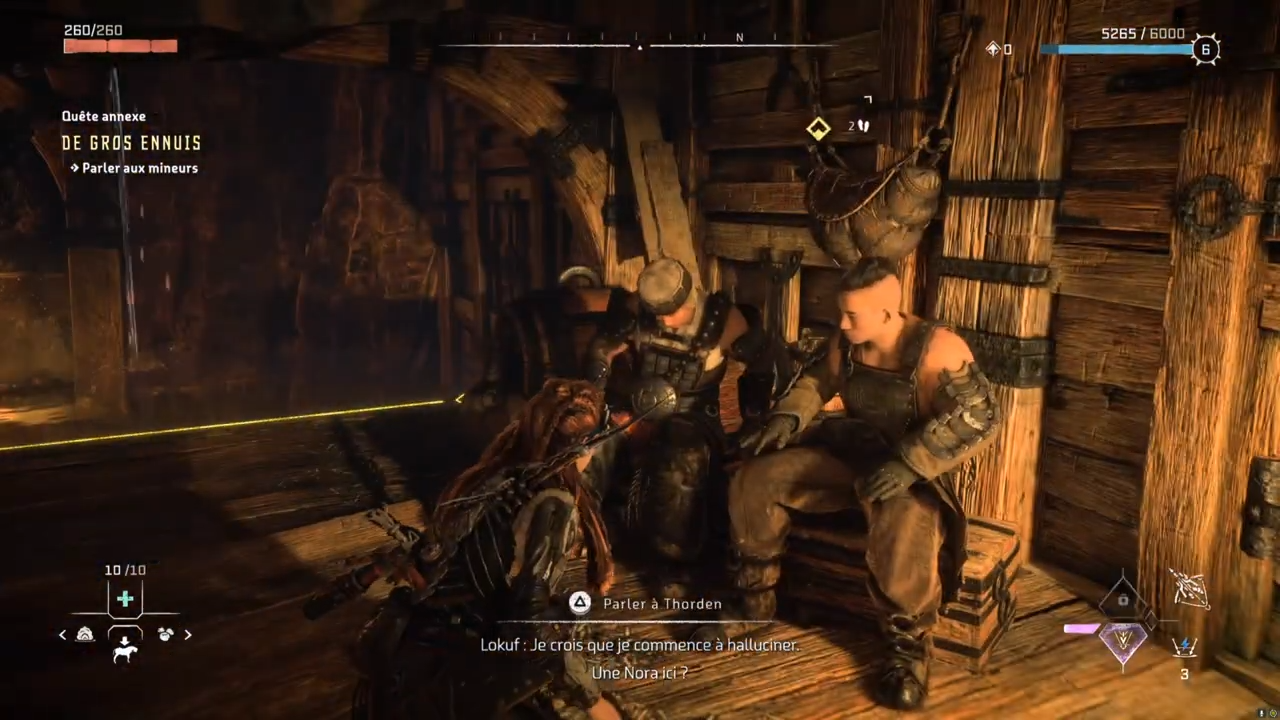Select the trap bundle tool icon
This screenshot has width=1280, height=720.
(x=164, y=634)
